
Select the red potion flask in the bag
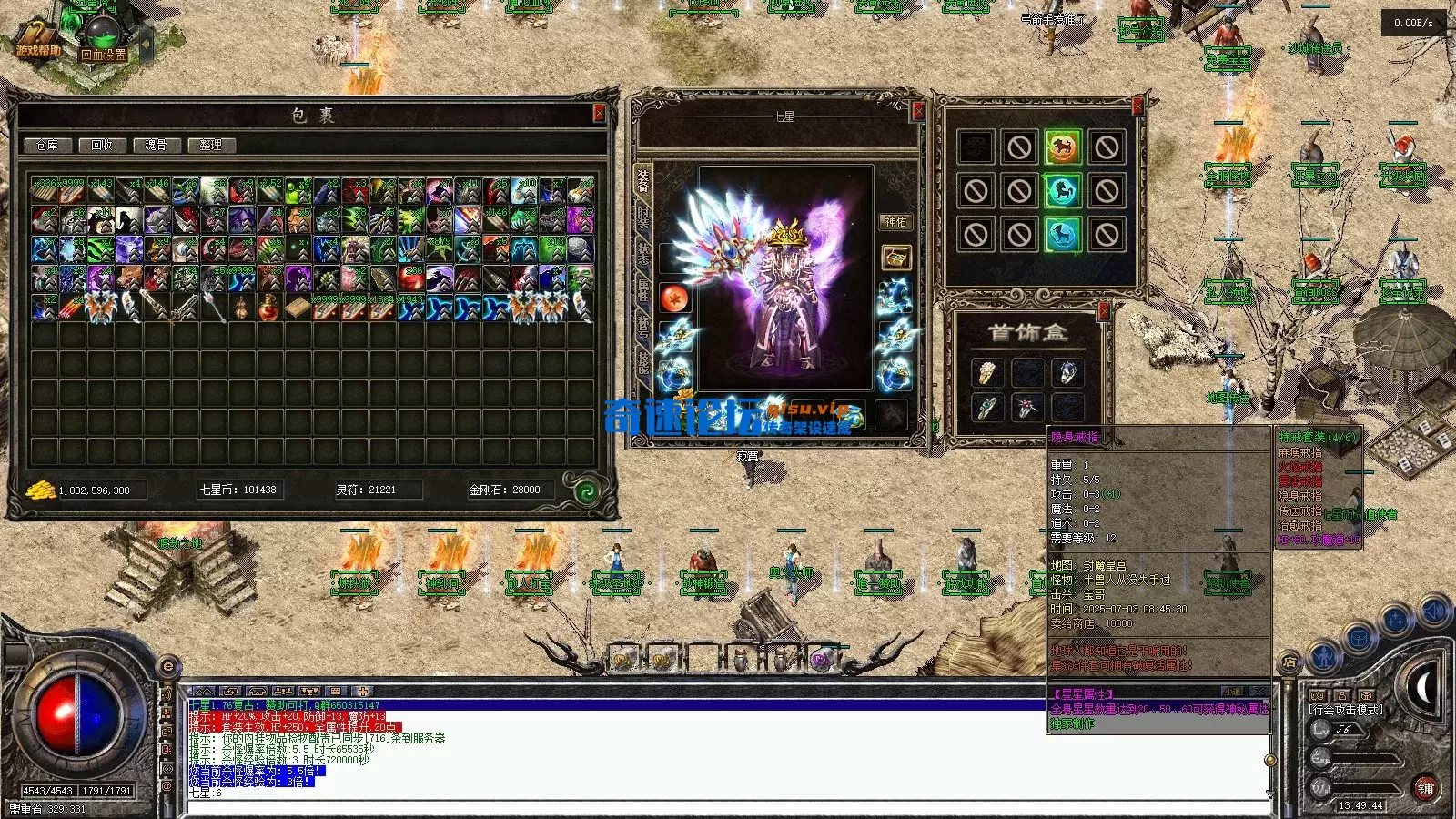(x=268, y=308)
